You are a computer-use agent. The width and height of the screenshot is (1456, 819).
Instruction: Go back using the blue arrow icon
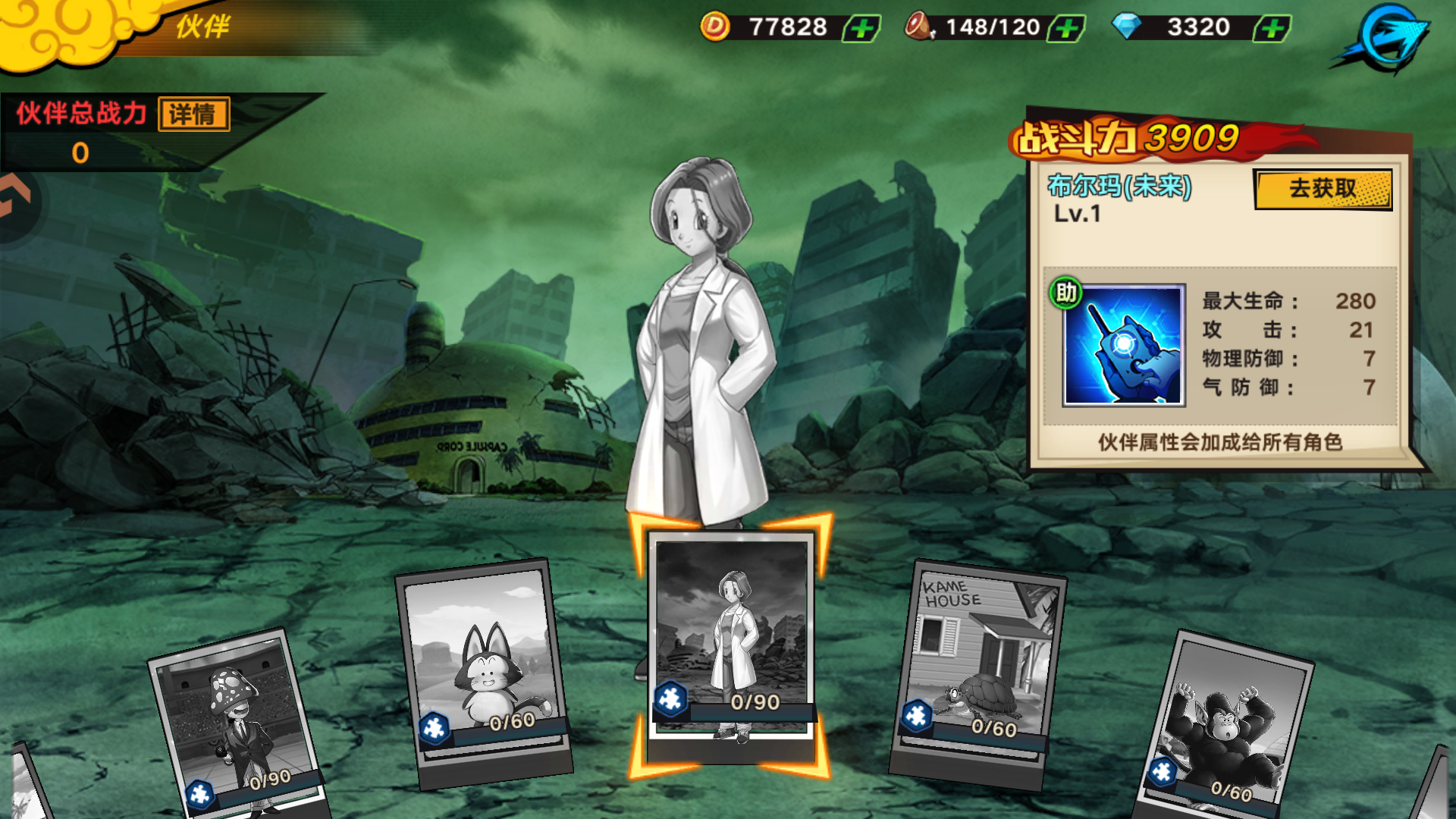tap(1385, 39)
